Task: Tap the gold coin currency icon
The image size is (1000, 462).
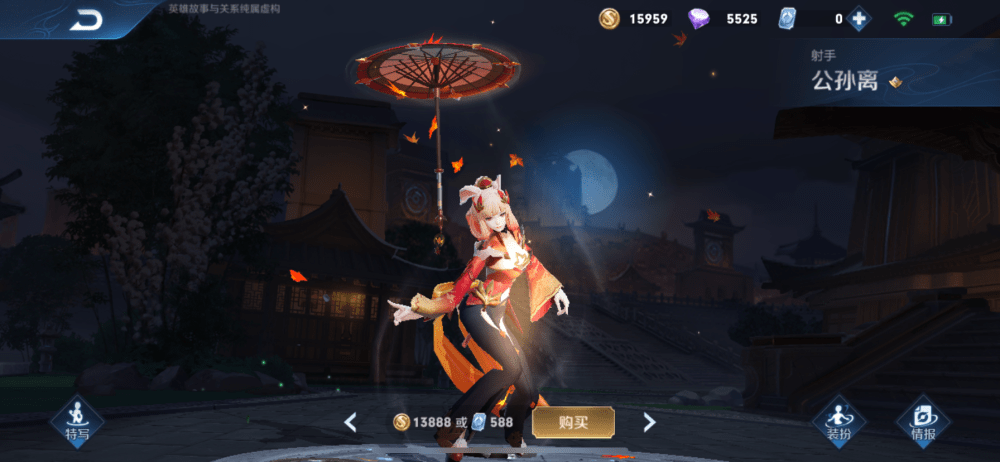Action: [x=609, y=19]
